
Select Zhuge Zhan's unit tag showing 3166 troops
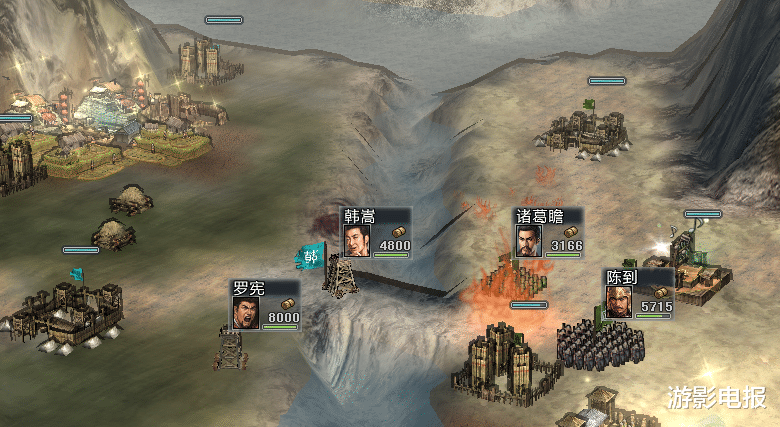pyautogui.click(x=548, y=233)
